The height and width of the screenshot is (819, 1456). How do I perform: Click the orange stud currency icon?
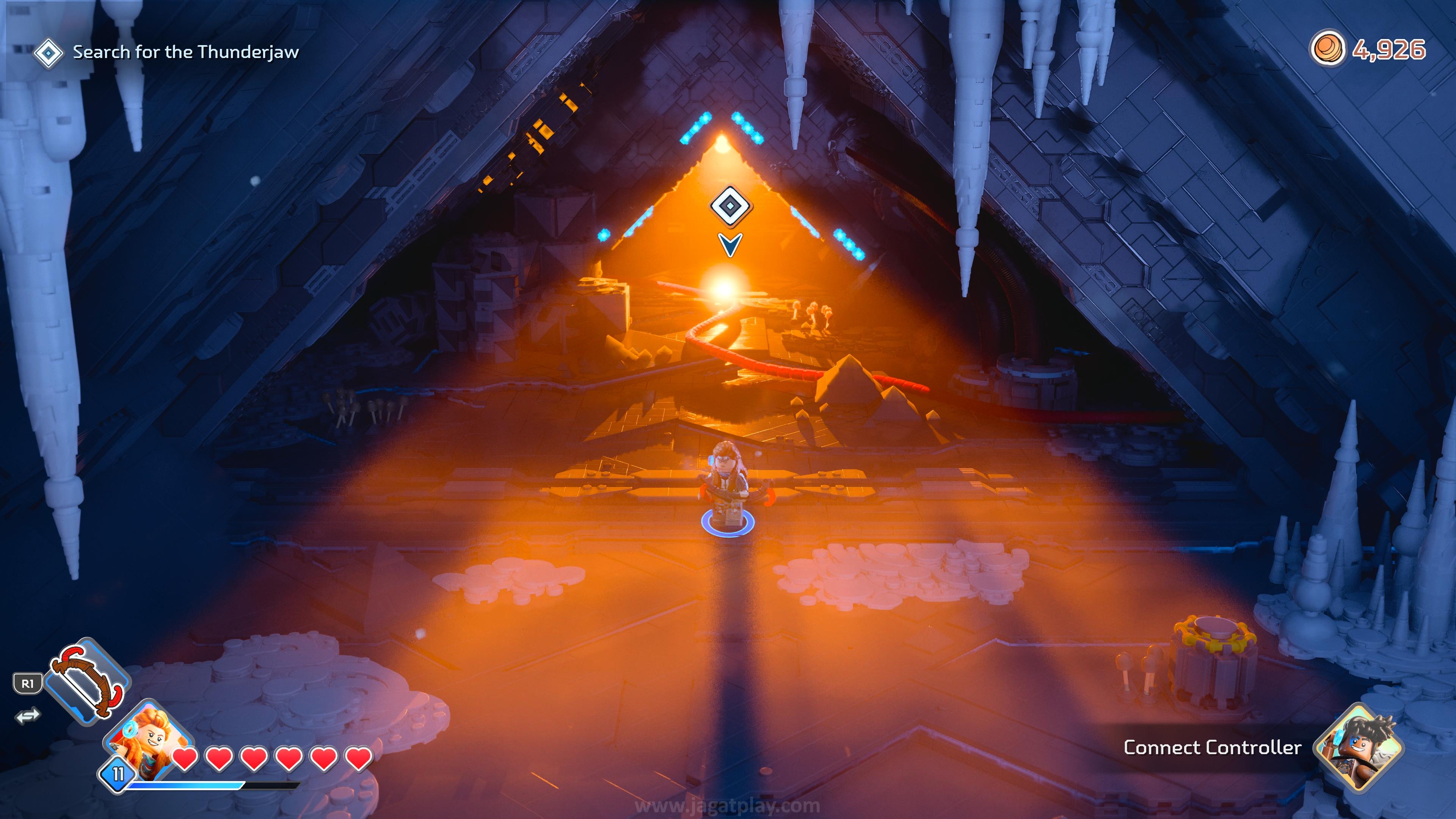tap(1328, 50)
